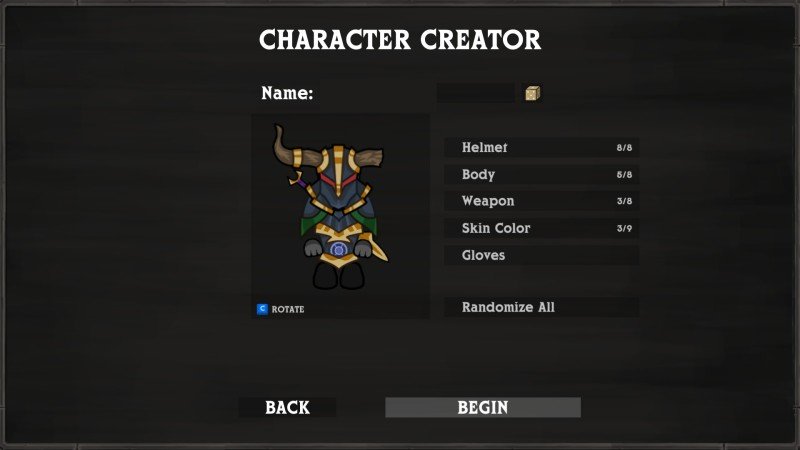Select the Gloves option
800x450 pixels.
pos(541,256)
